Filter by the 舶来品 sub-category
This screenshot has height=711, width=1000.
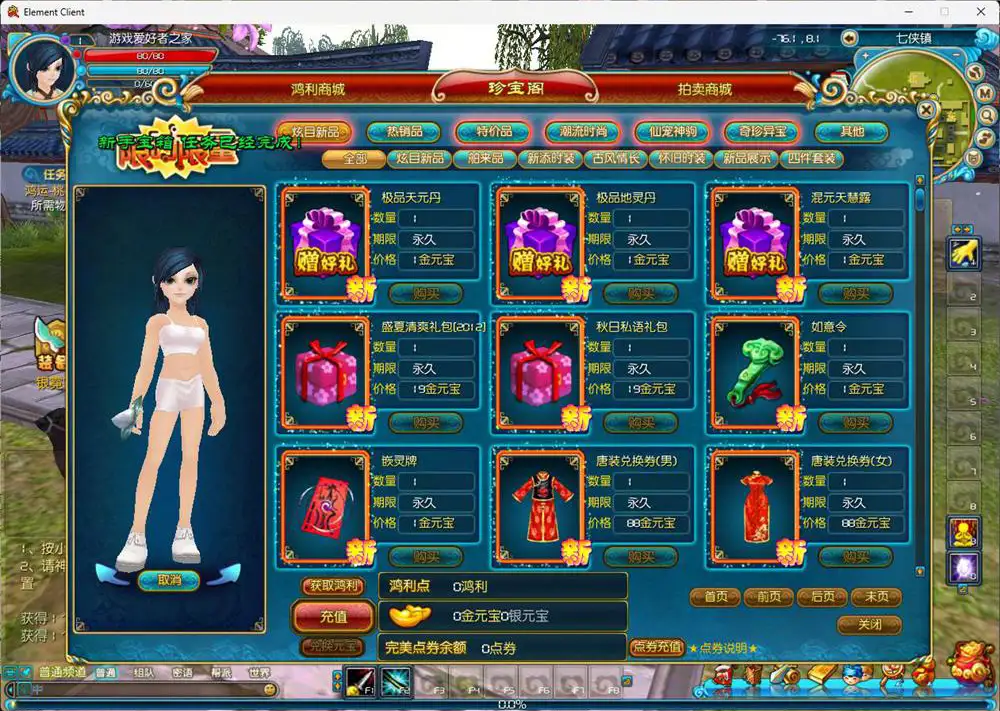pos(484,159)
